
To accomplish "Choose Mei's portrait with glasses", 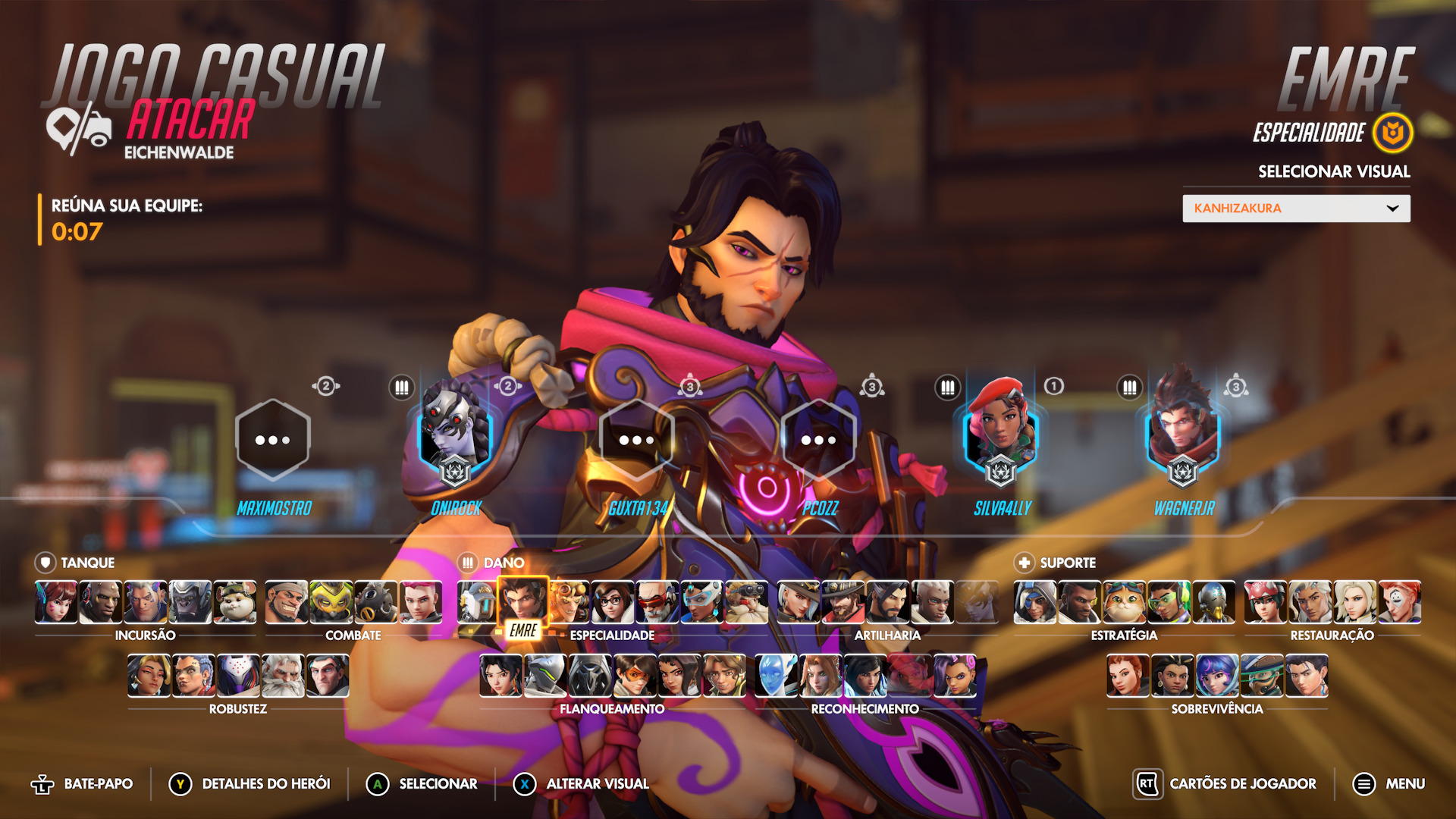I will tap(612, 602).
